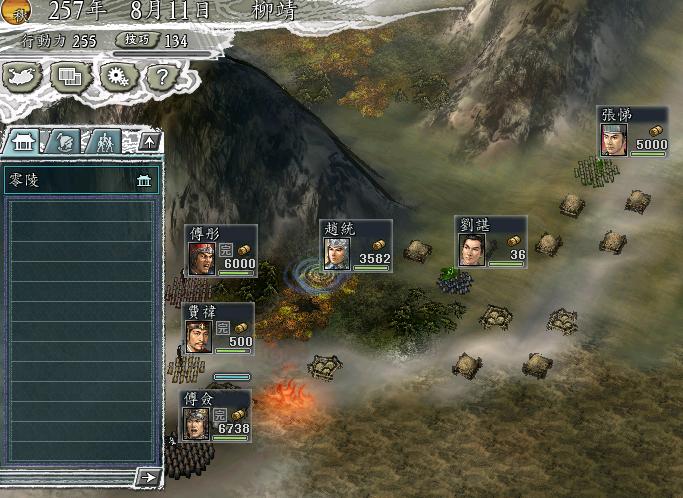Viewport: 683px width, 498px height.
Task: Select the 費禕 unit with 500 troops
Action: point(218,328)
